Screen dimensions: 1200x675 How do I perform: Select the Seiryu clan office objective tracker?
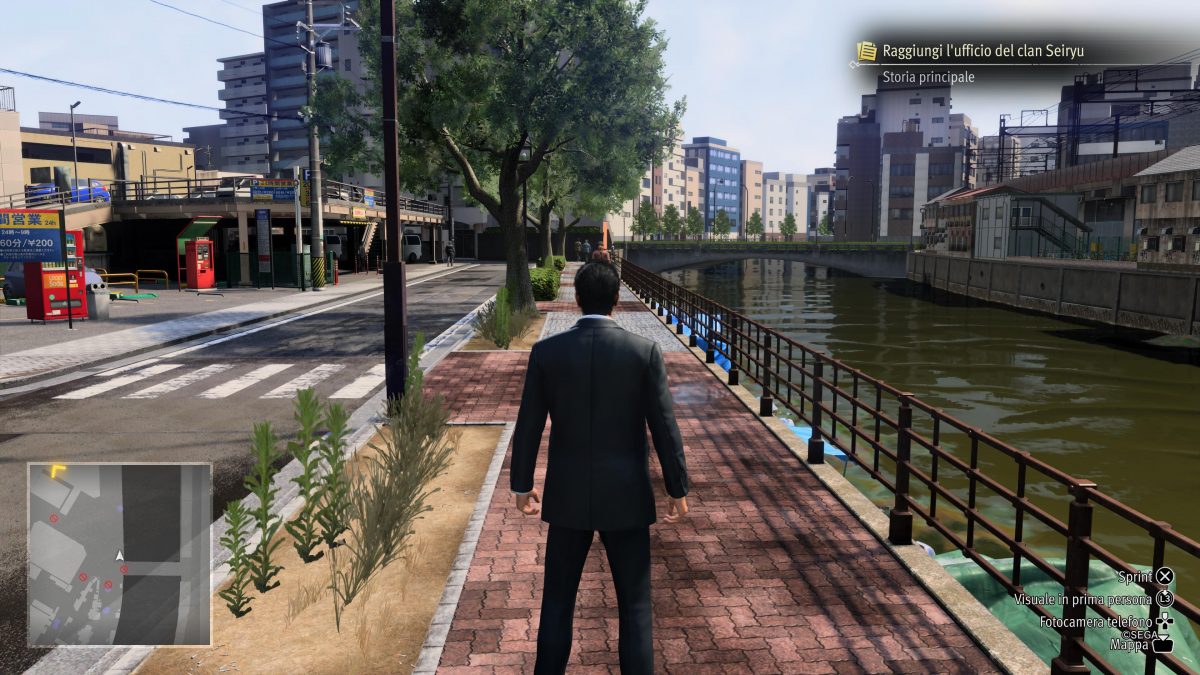(982, 51)
